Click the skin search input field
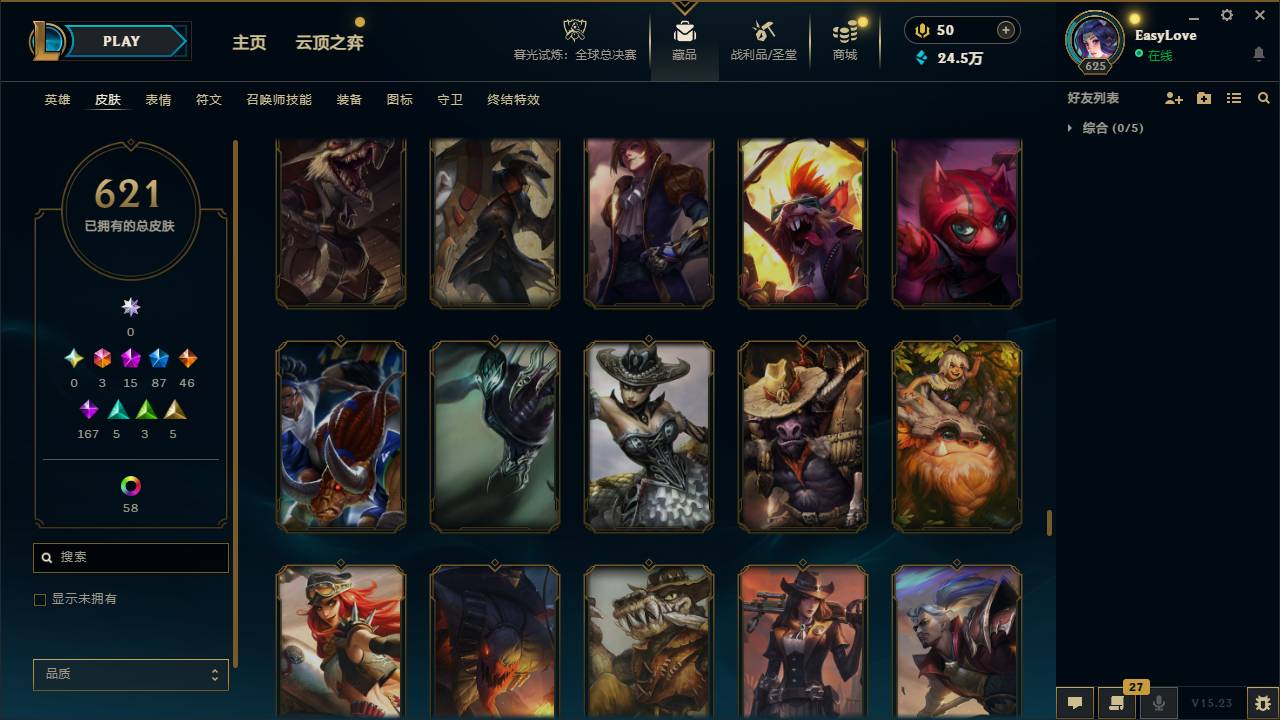This screenshot has width=1280, height=720. [x=130, y=557]
